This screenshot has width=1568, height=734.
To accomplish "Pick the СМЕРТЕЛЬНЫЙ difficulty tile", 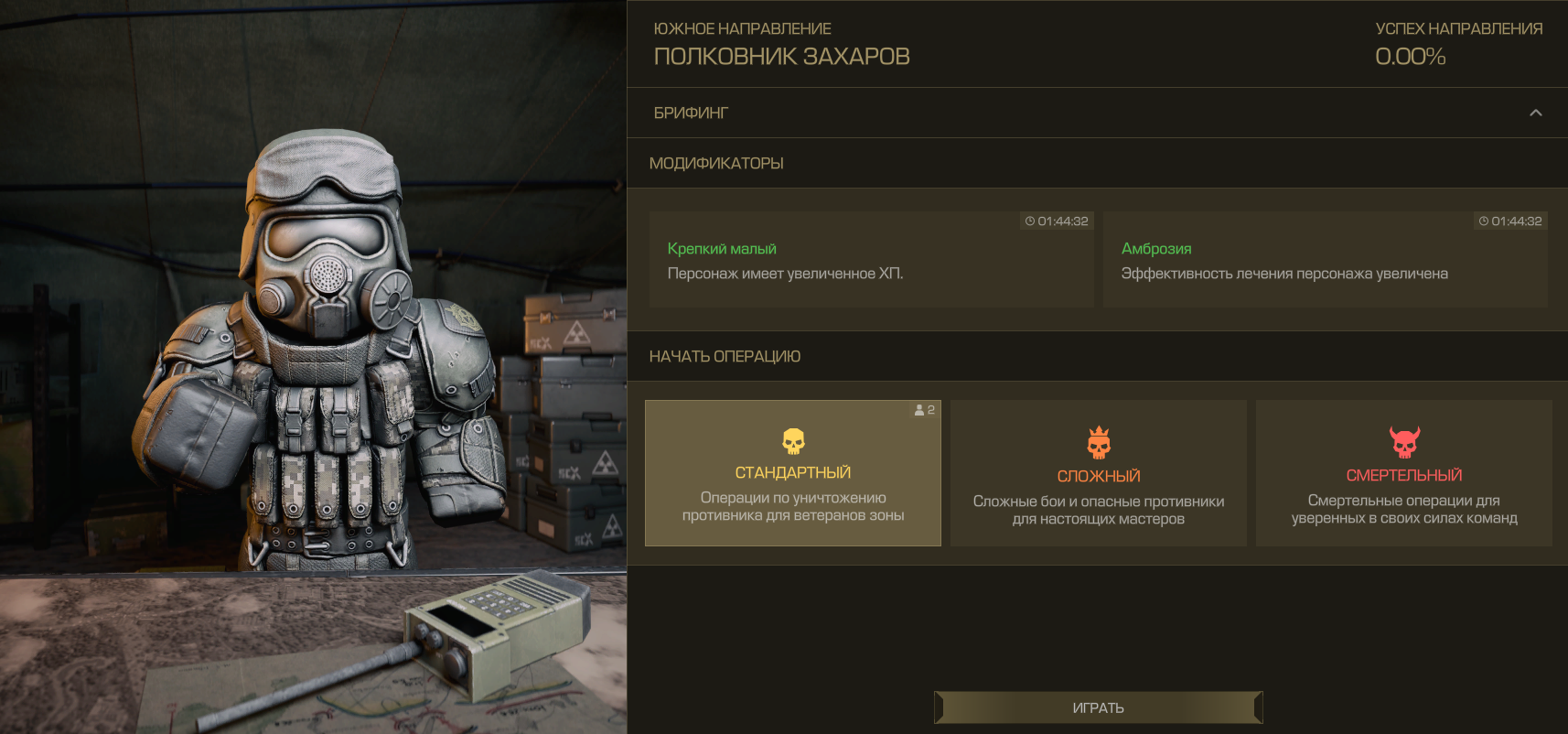I will [x=1403, y=473].
